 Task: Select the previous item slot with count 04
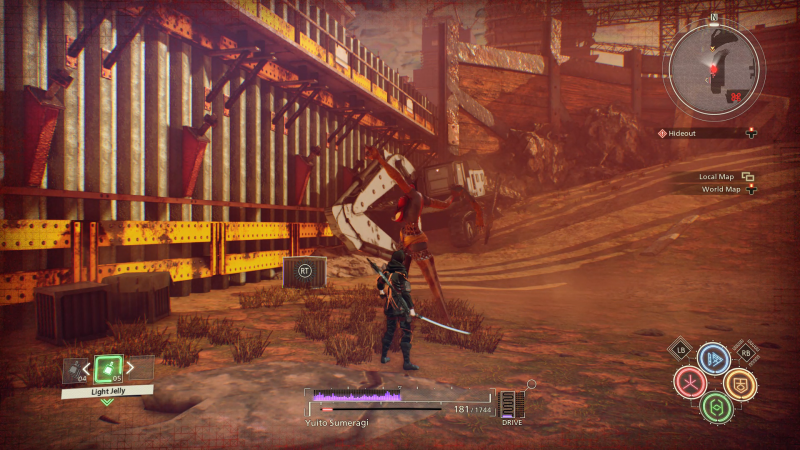pyautogui.click(x=73, y=370)
